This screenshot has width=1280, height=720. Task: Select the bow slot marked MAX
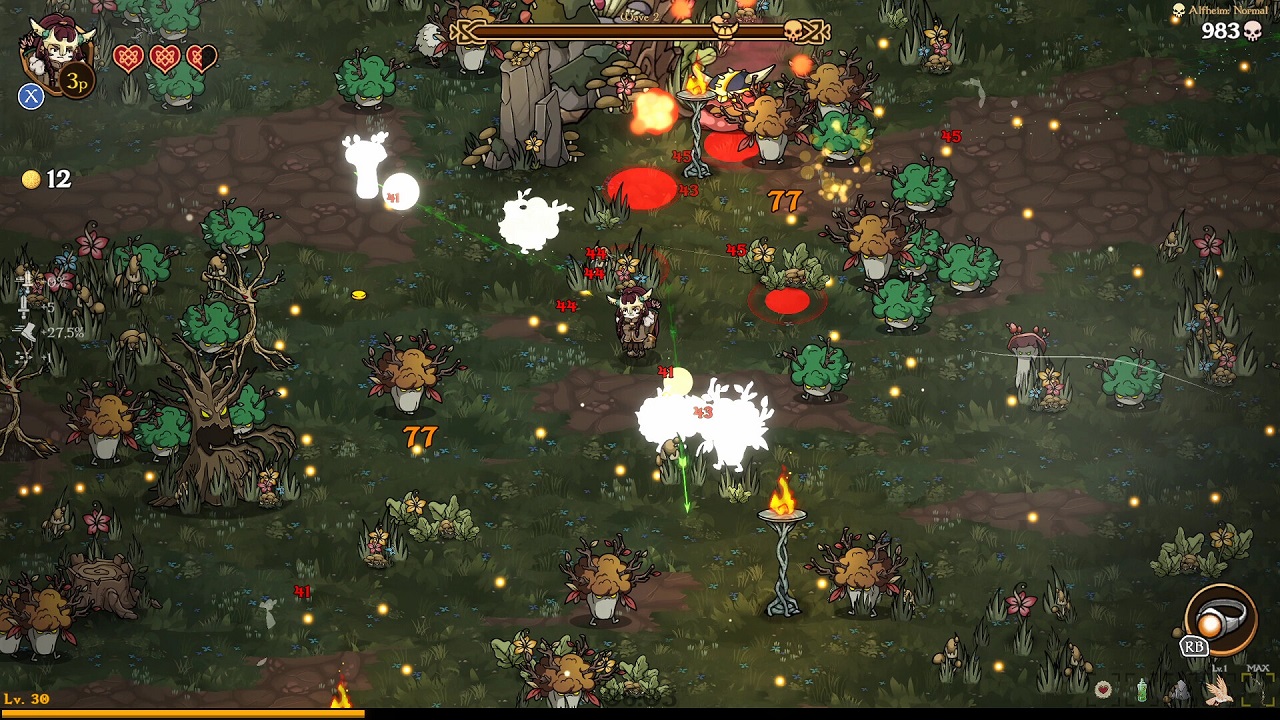[1257, 688]
